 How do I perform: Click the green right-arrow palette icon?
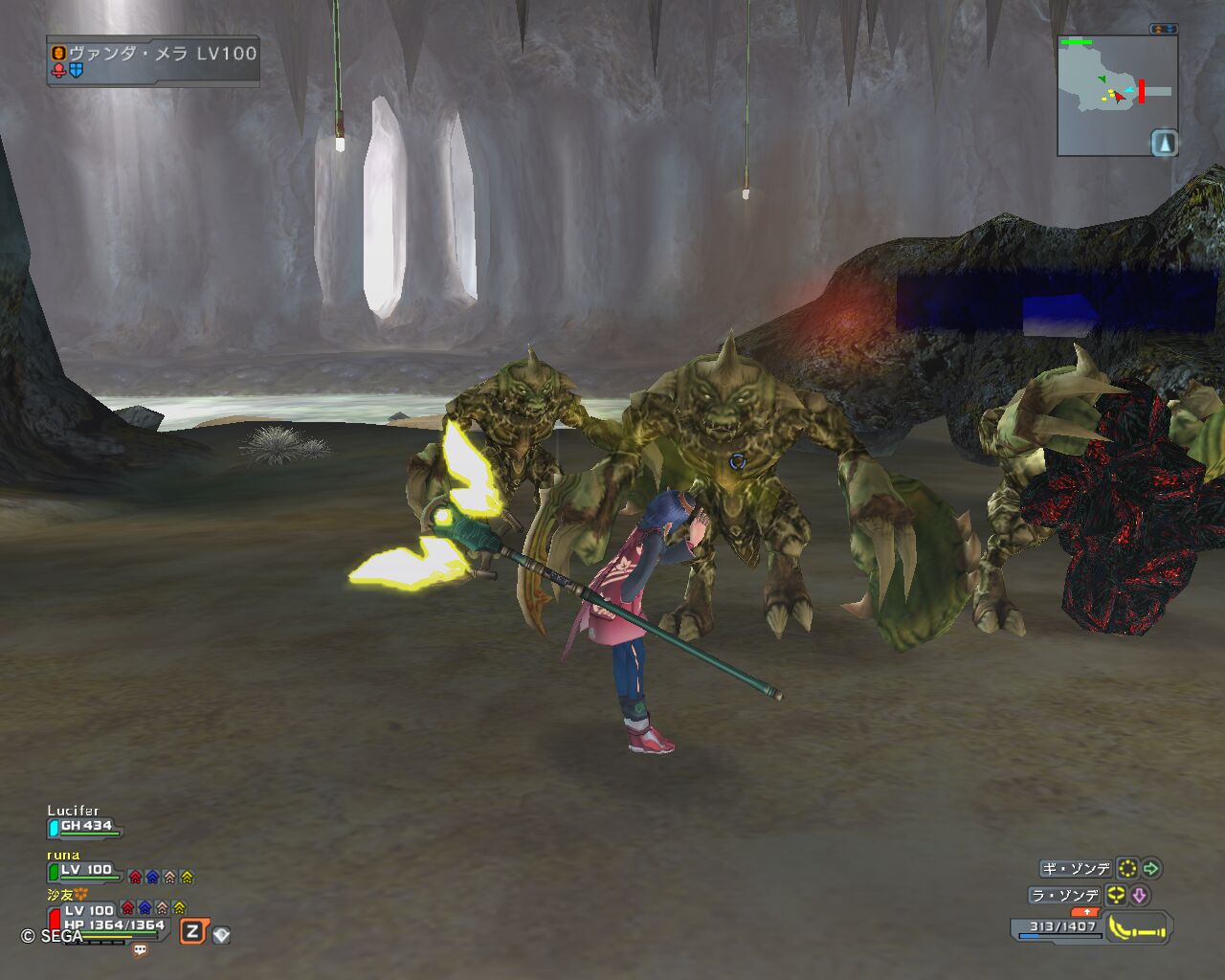point(1151,869)
